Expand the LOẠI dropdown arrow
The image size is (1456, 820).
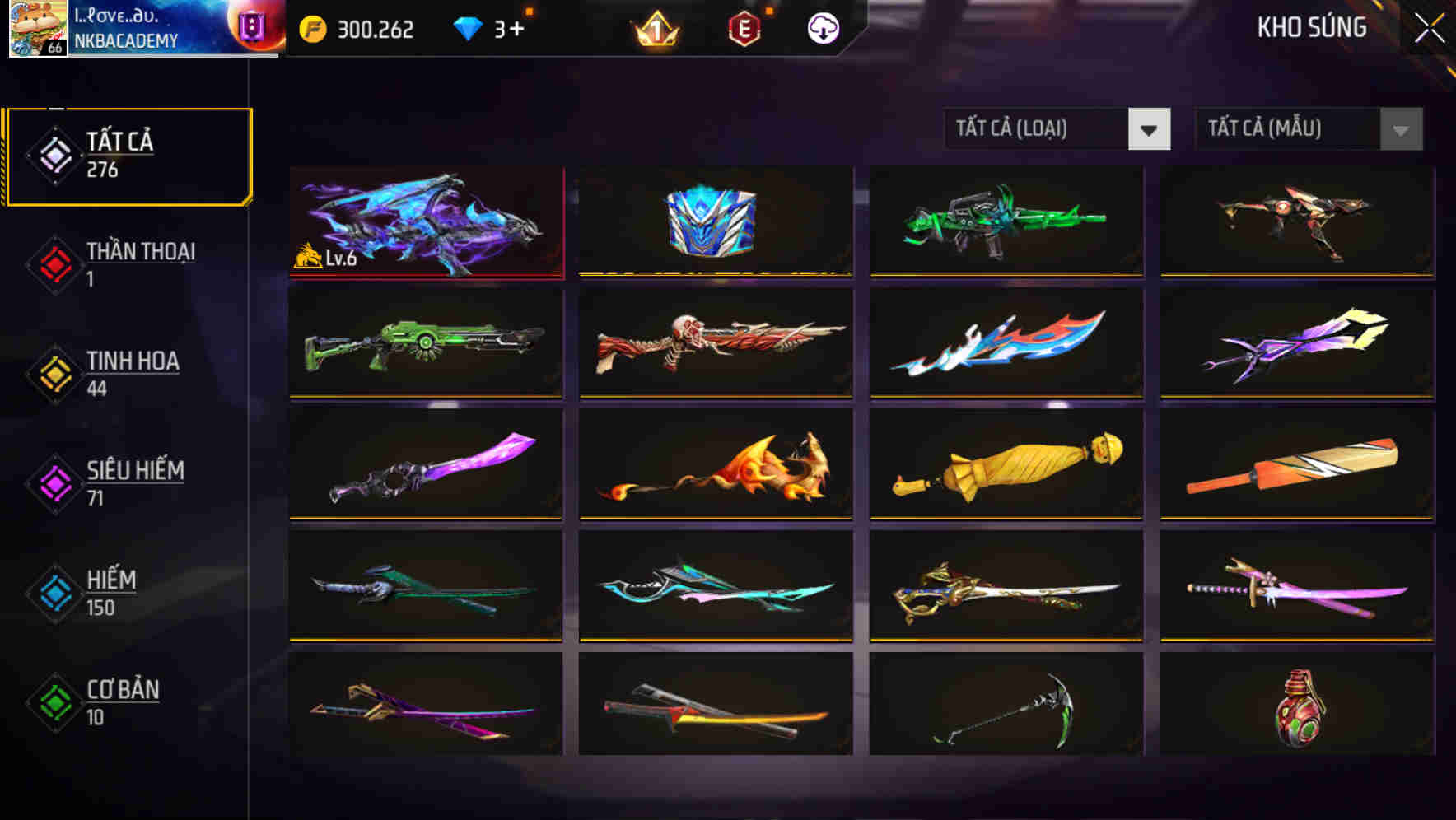coord(1150,129)
